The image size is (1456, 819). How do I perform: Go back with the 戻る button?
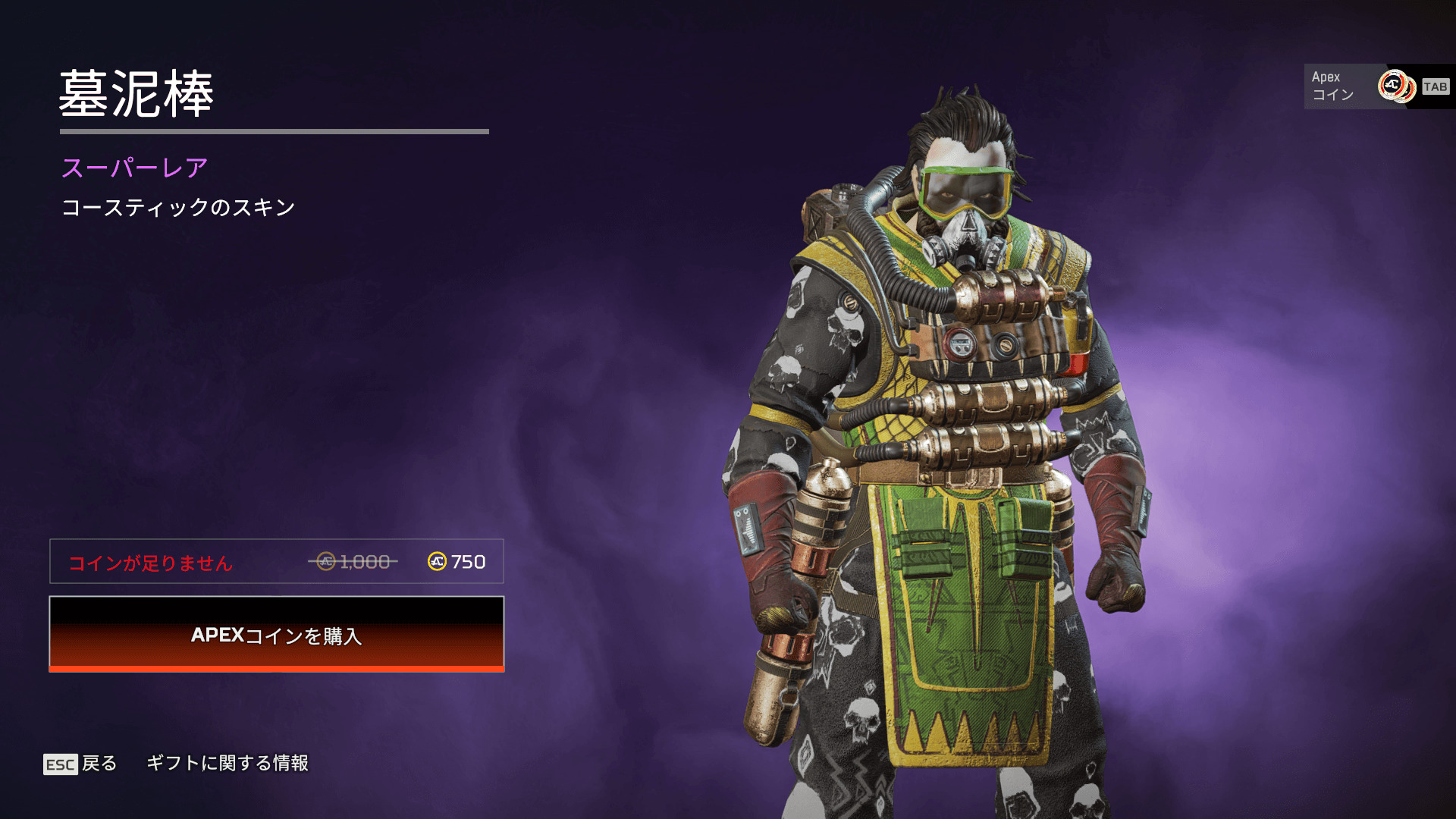[80, 764]
